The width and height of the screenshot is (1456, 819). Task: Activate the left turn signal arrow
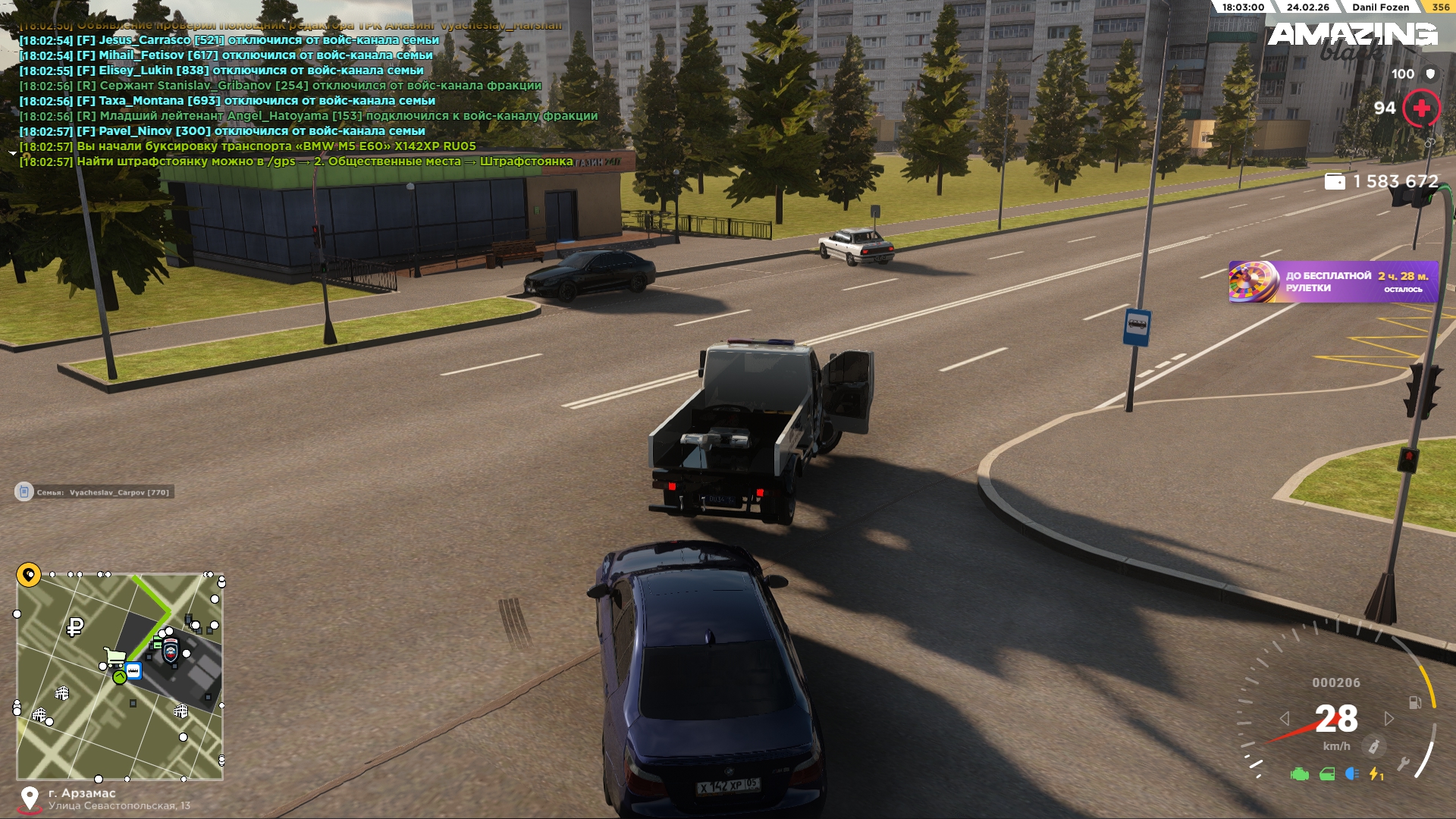point(1285,718)
